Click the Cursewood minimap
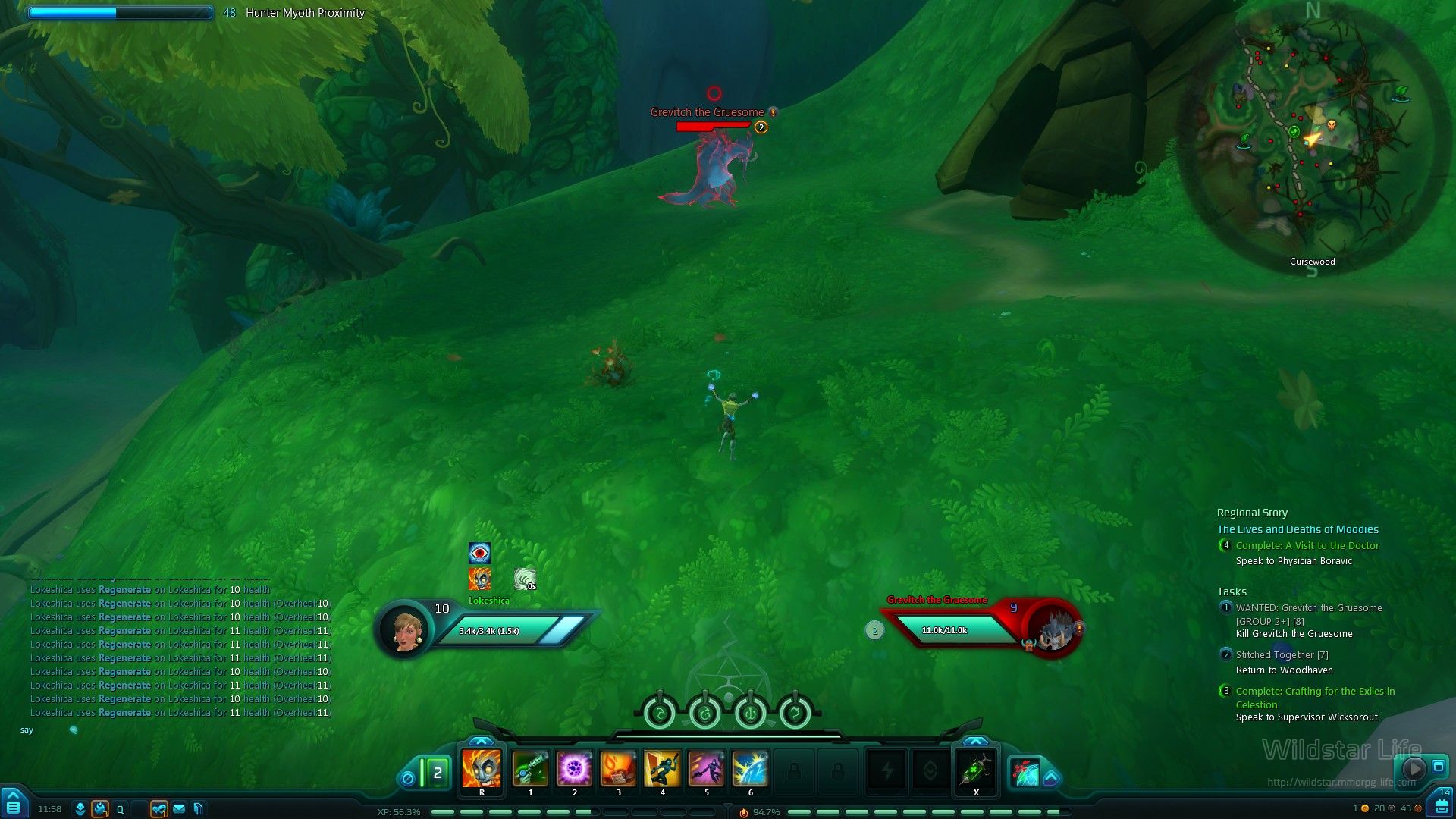Image resolution: width=1456 pixels, height=819 pixels. point(1310,136)
